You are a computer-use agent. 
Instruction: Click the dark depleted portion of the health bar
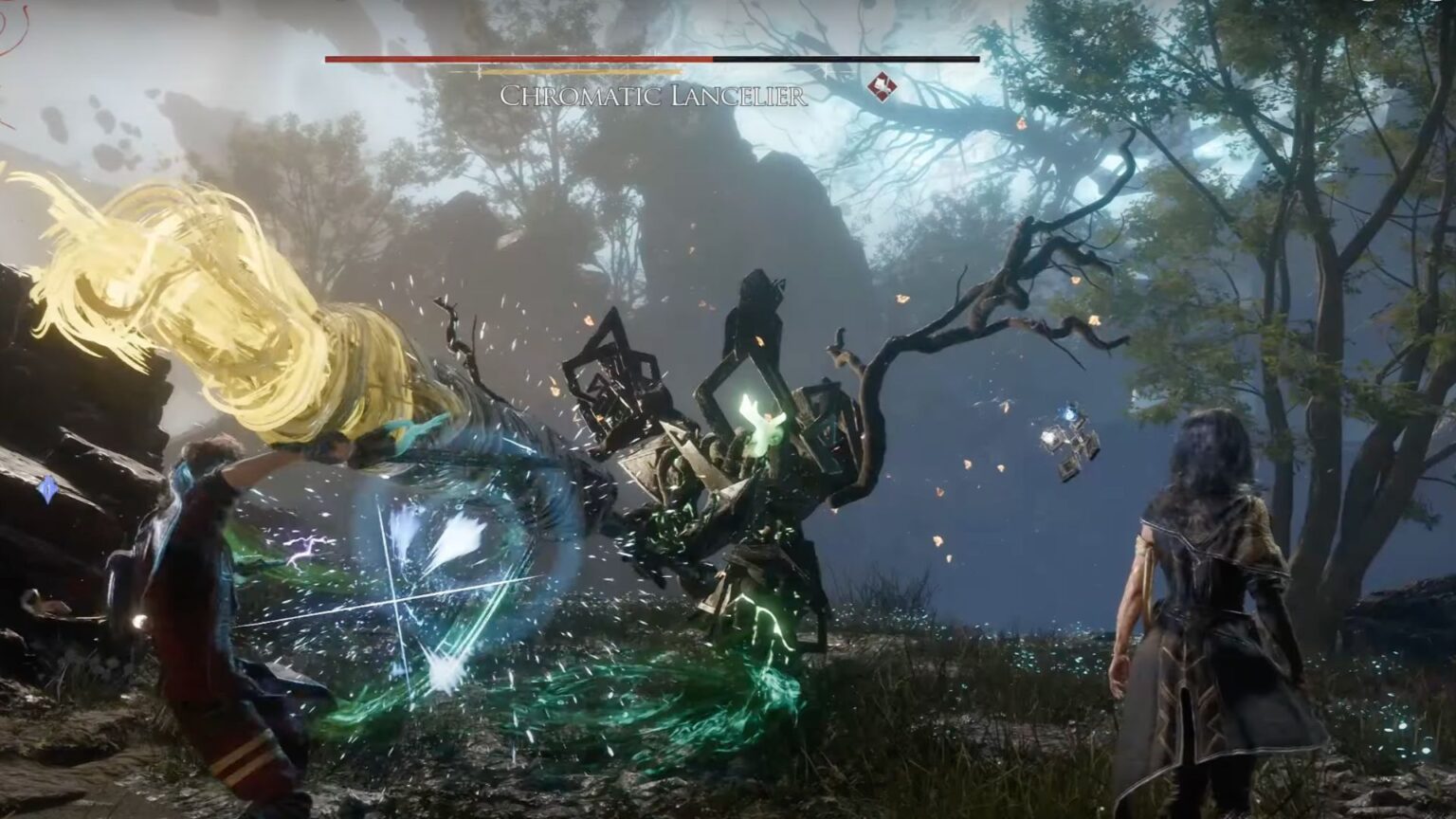point(844,61)
